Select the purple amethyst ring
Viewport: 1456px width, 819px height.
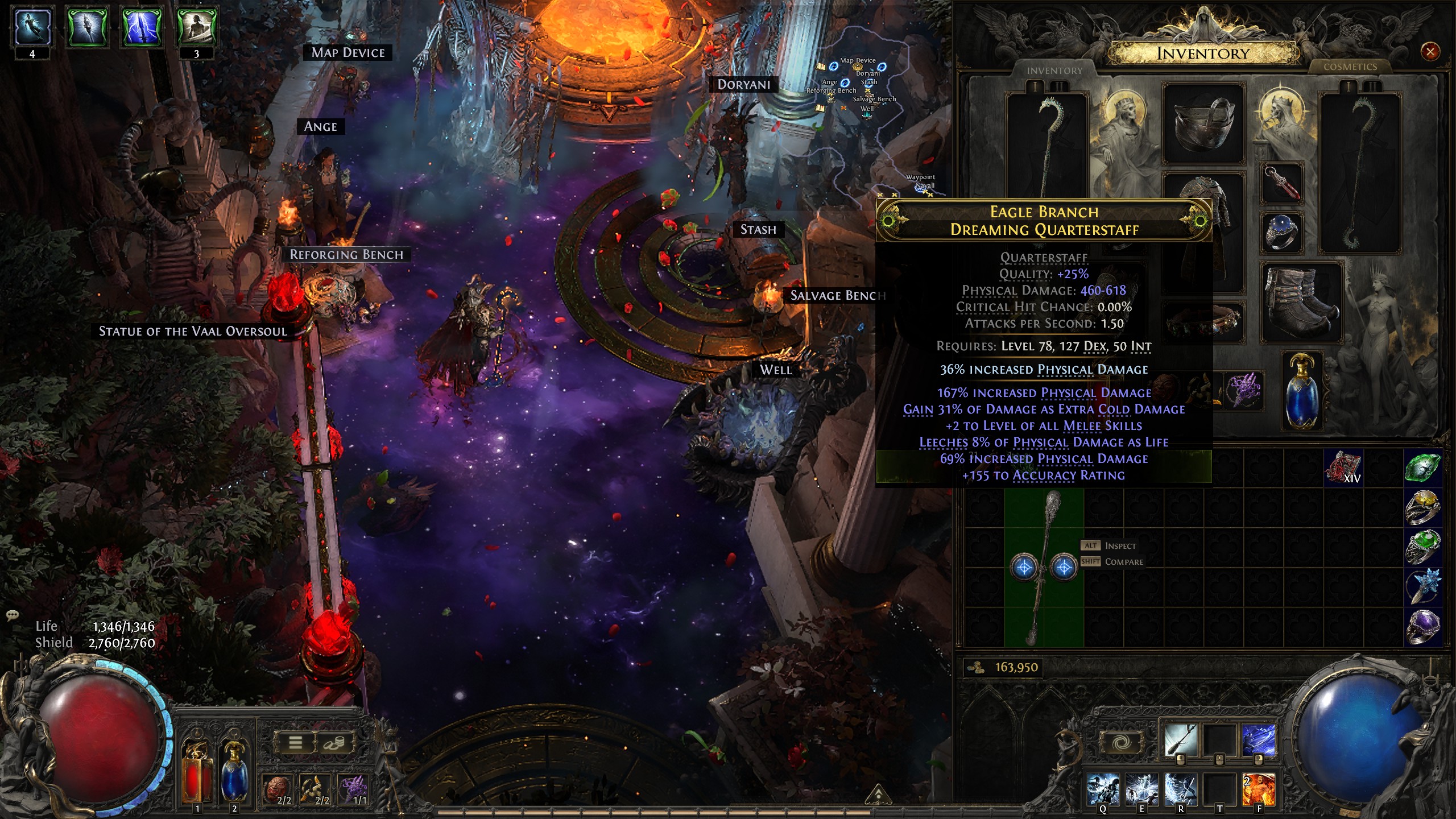1422,626
